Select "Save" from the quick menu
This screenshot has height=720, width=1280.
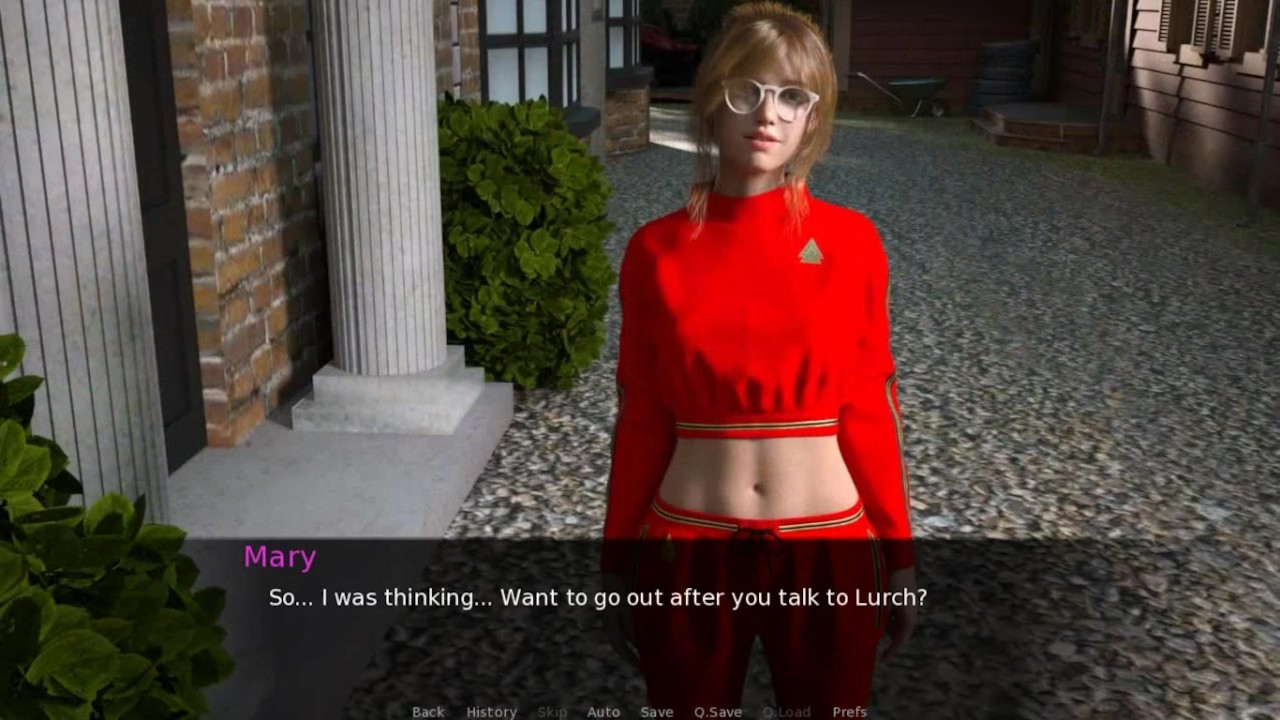coord(657,711)
